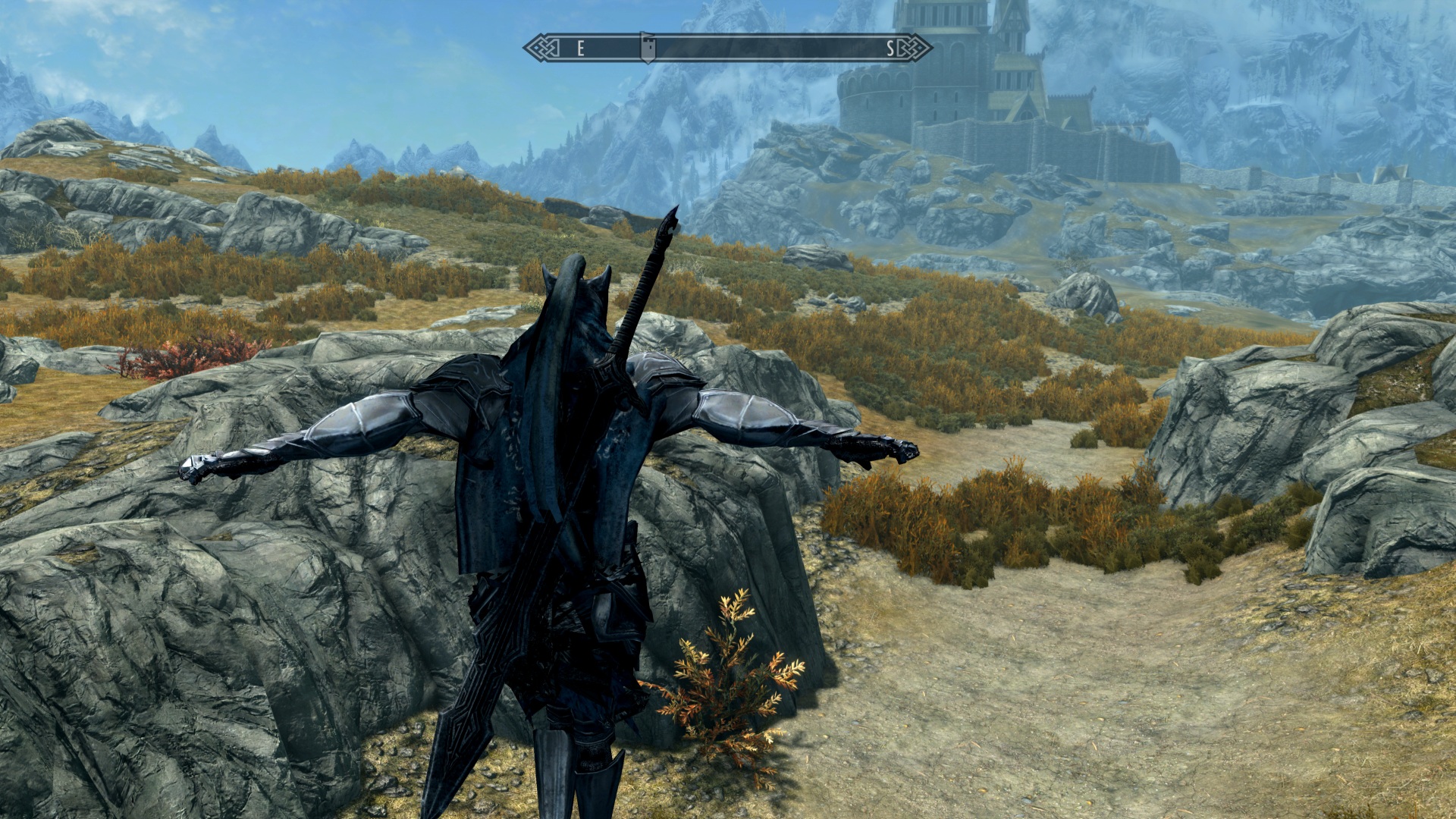Viewport: 1456px width, 819px height.
Task: Click the location marker on the compass
Action: pos(647,48)
